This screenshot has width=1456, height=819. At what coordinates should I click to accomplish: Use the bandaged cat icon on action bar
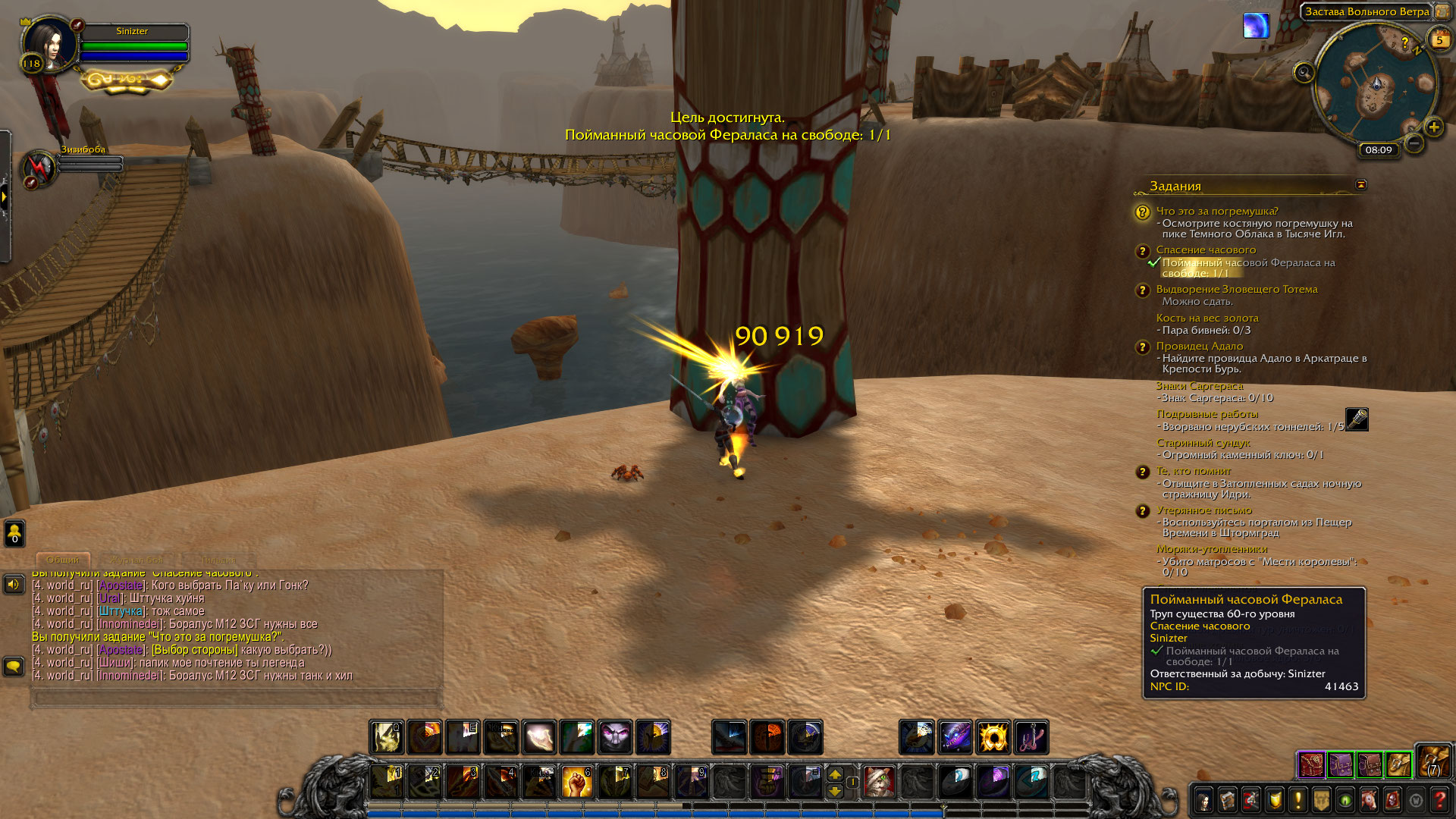click(880, 783)
